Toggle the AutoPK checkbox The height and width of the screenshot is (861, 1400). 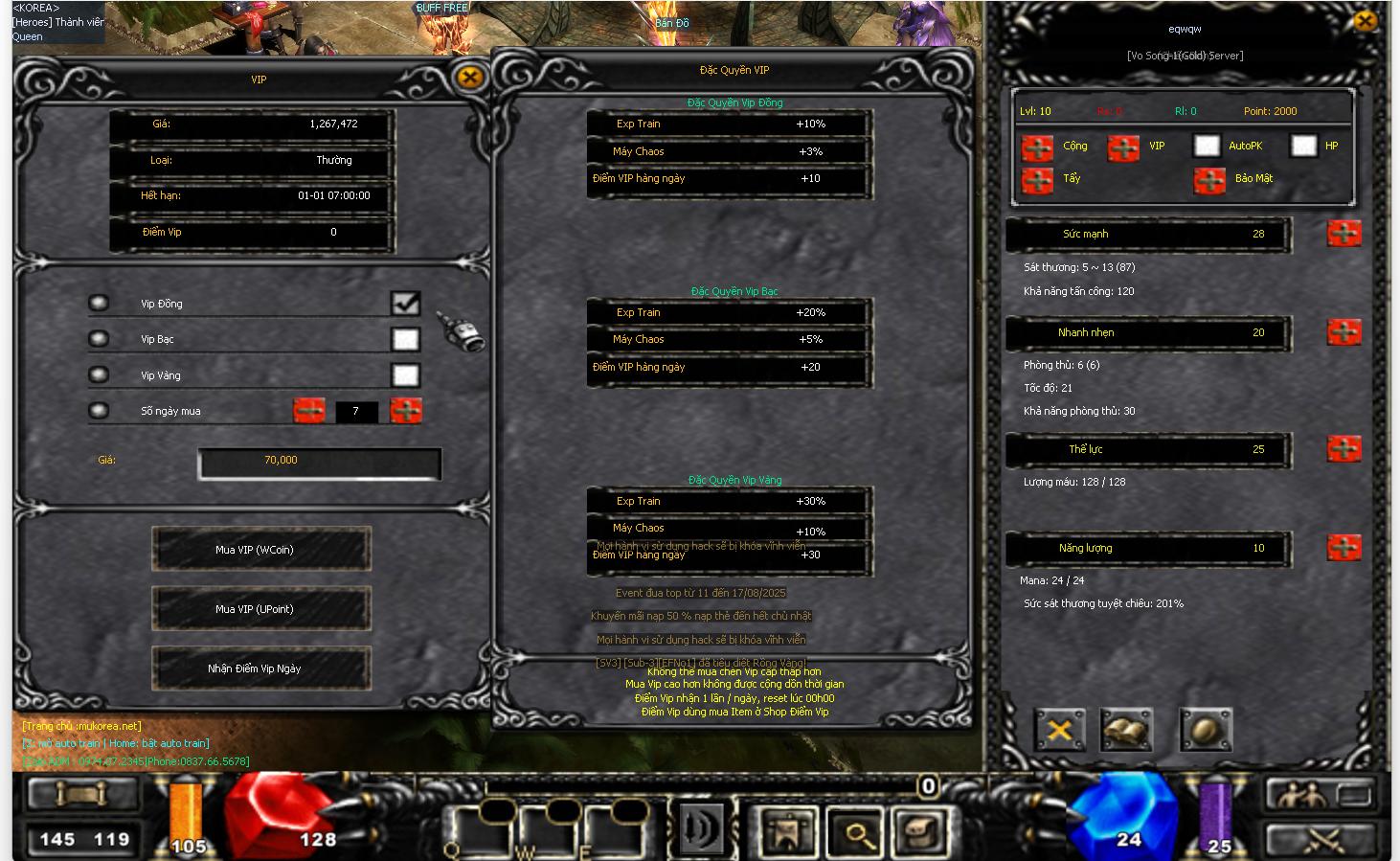point(1207,146)
